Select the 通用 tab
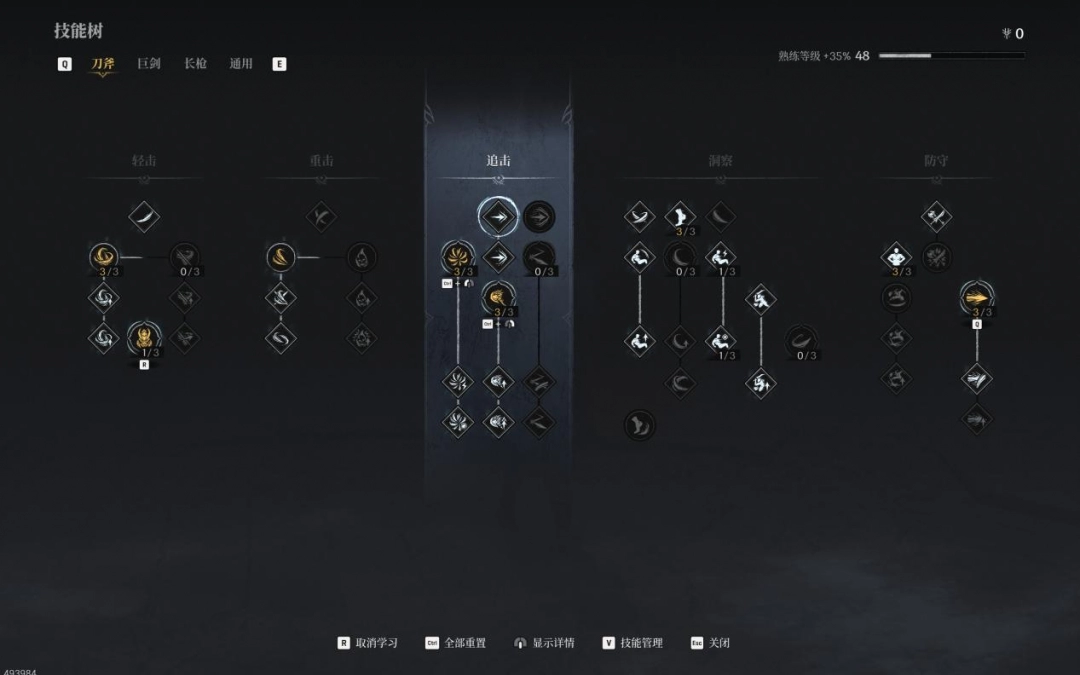1080x675 pixels. coord(241,64)
